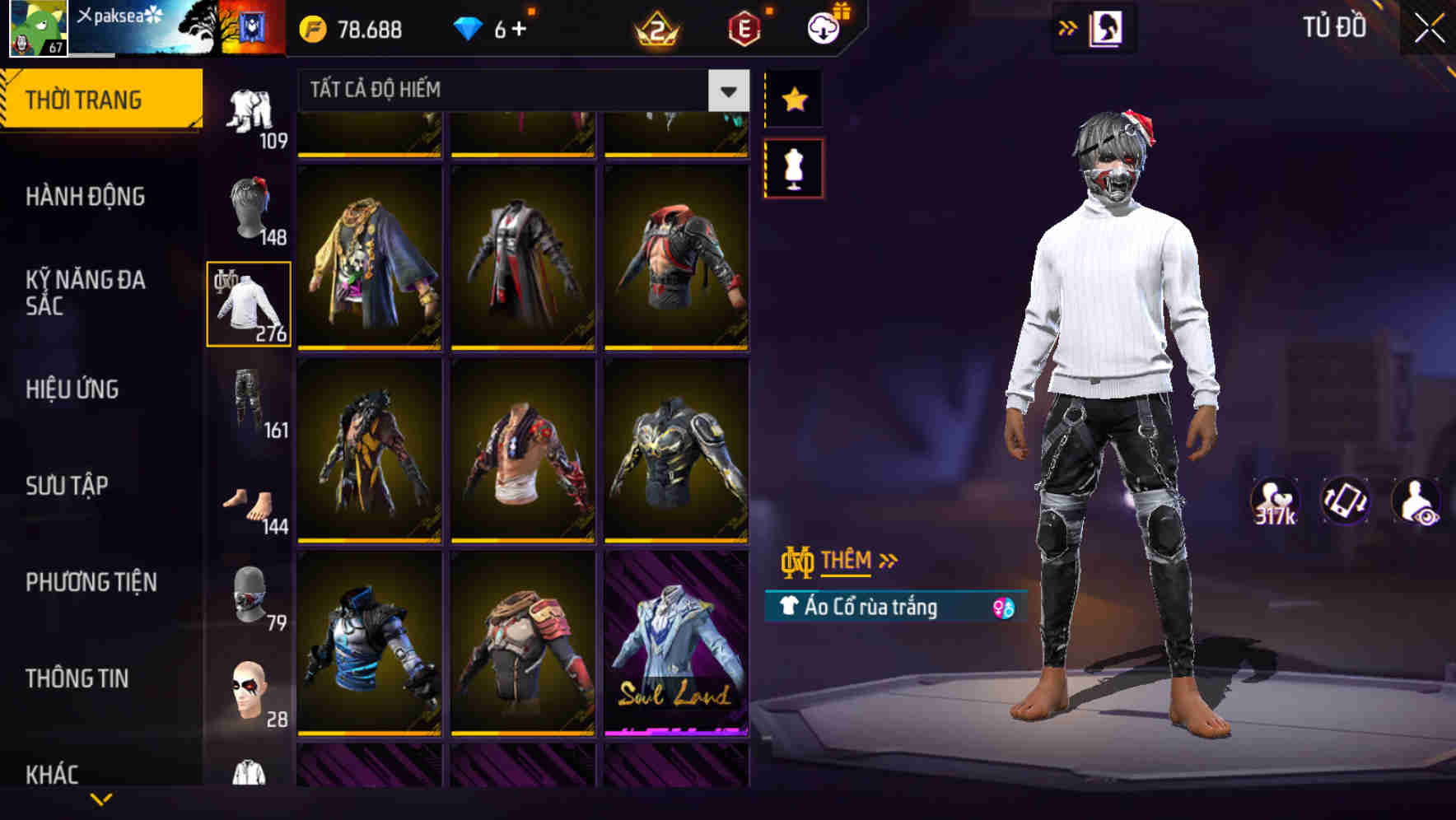Screen dimensions: 1456x820
Task: Open the cloud gift download icon
Action: pos(824,27)
